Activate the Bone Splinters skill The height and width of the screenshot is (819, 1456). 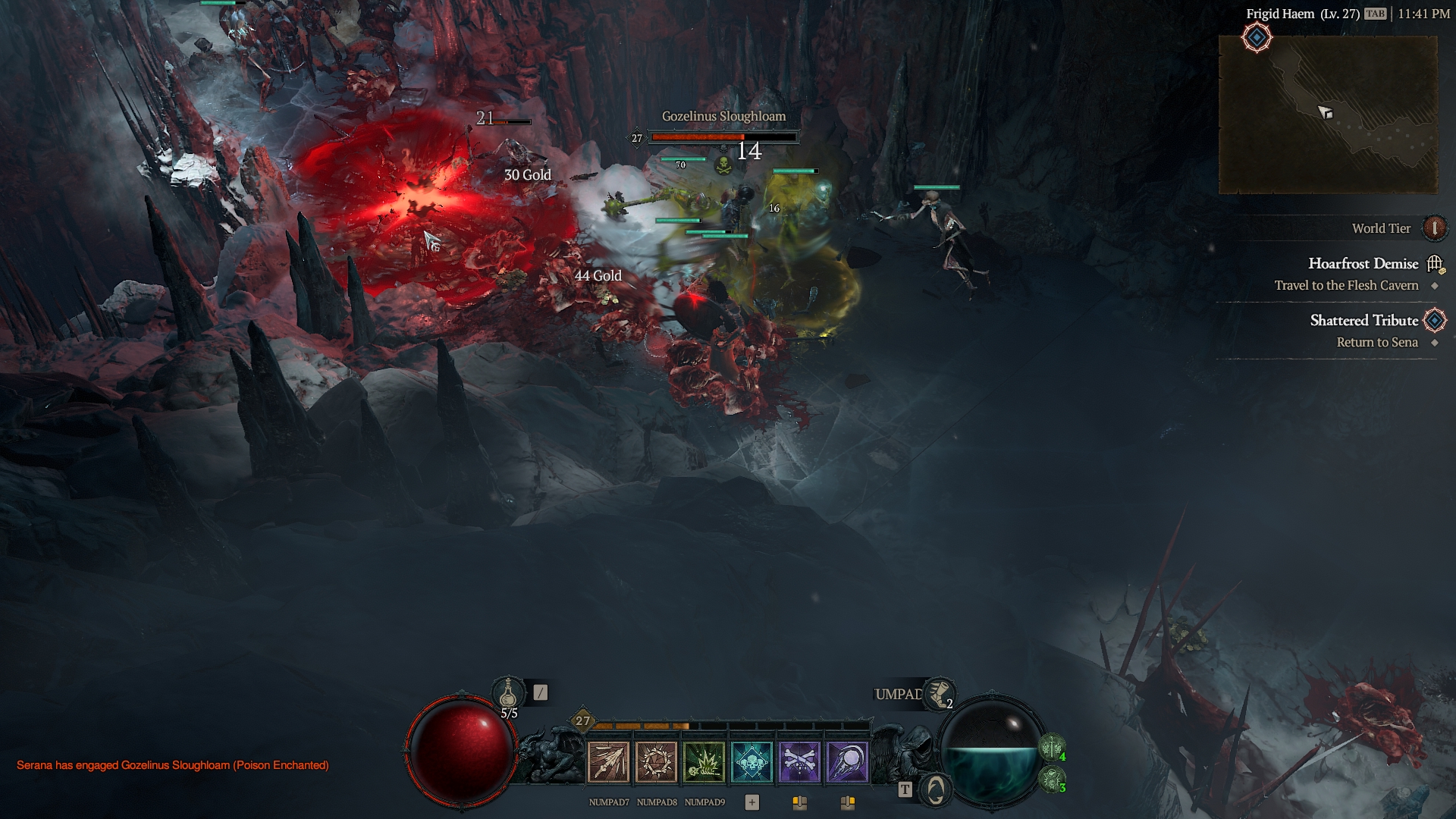(608, 761)
